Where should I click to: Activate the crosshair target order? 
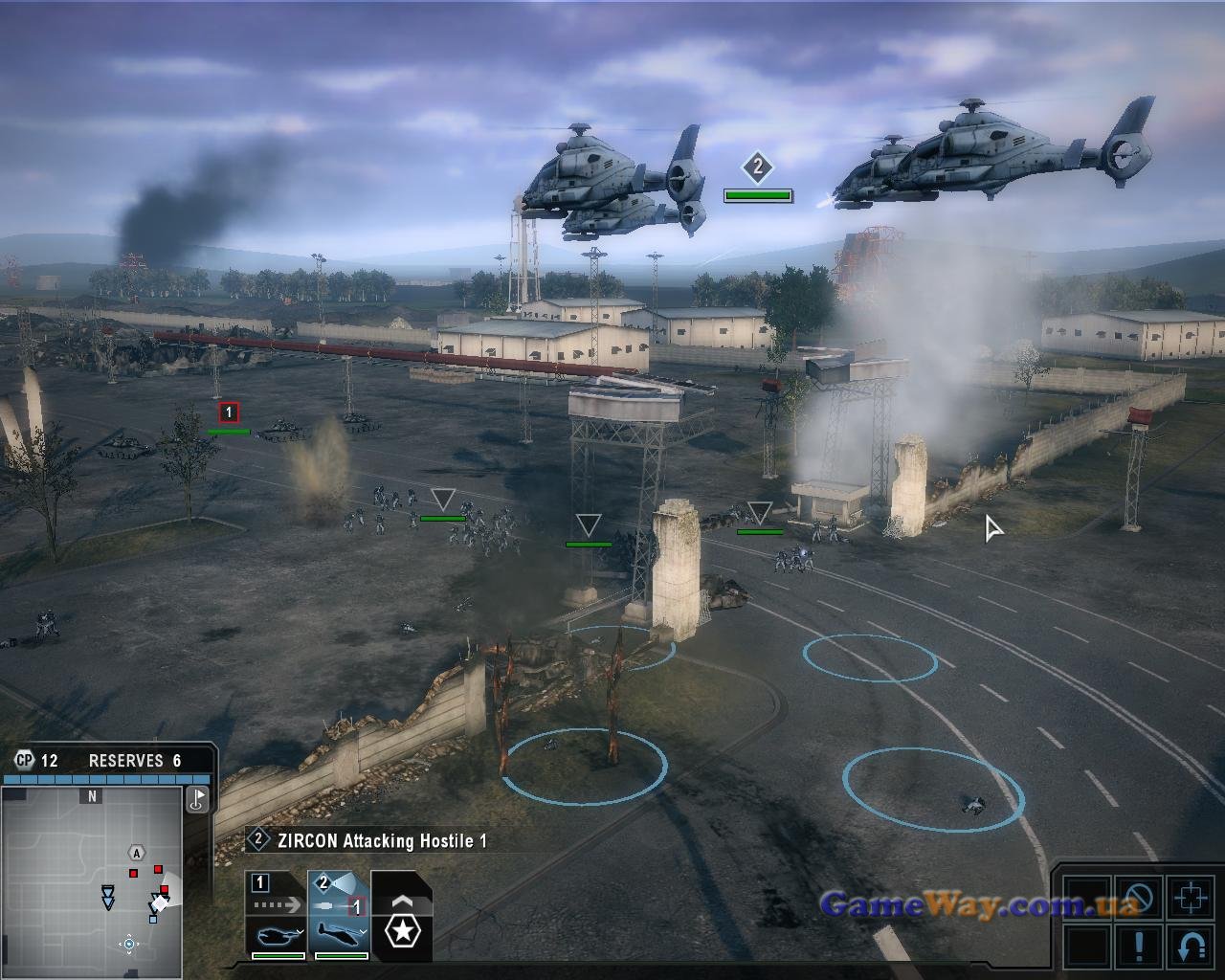[1191, 899]
